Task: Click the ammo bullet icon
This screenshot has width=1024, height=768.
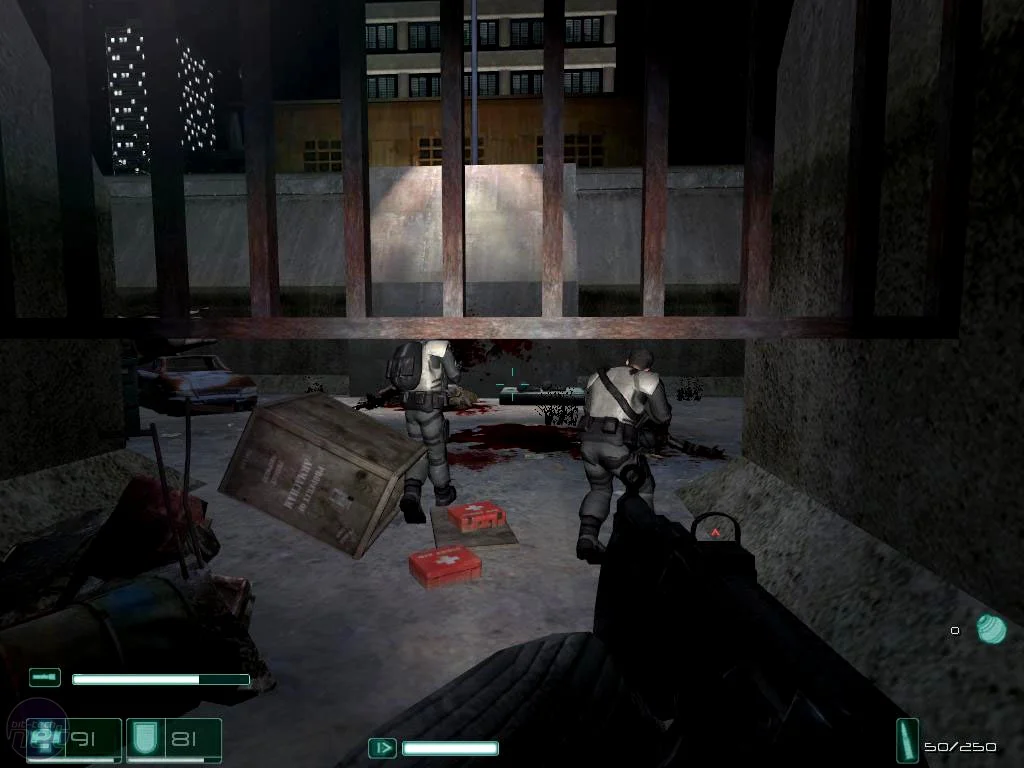Action: point(908,741)
